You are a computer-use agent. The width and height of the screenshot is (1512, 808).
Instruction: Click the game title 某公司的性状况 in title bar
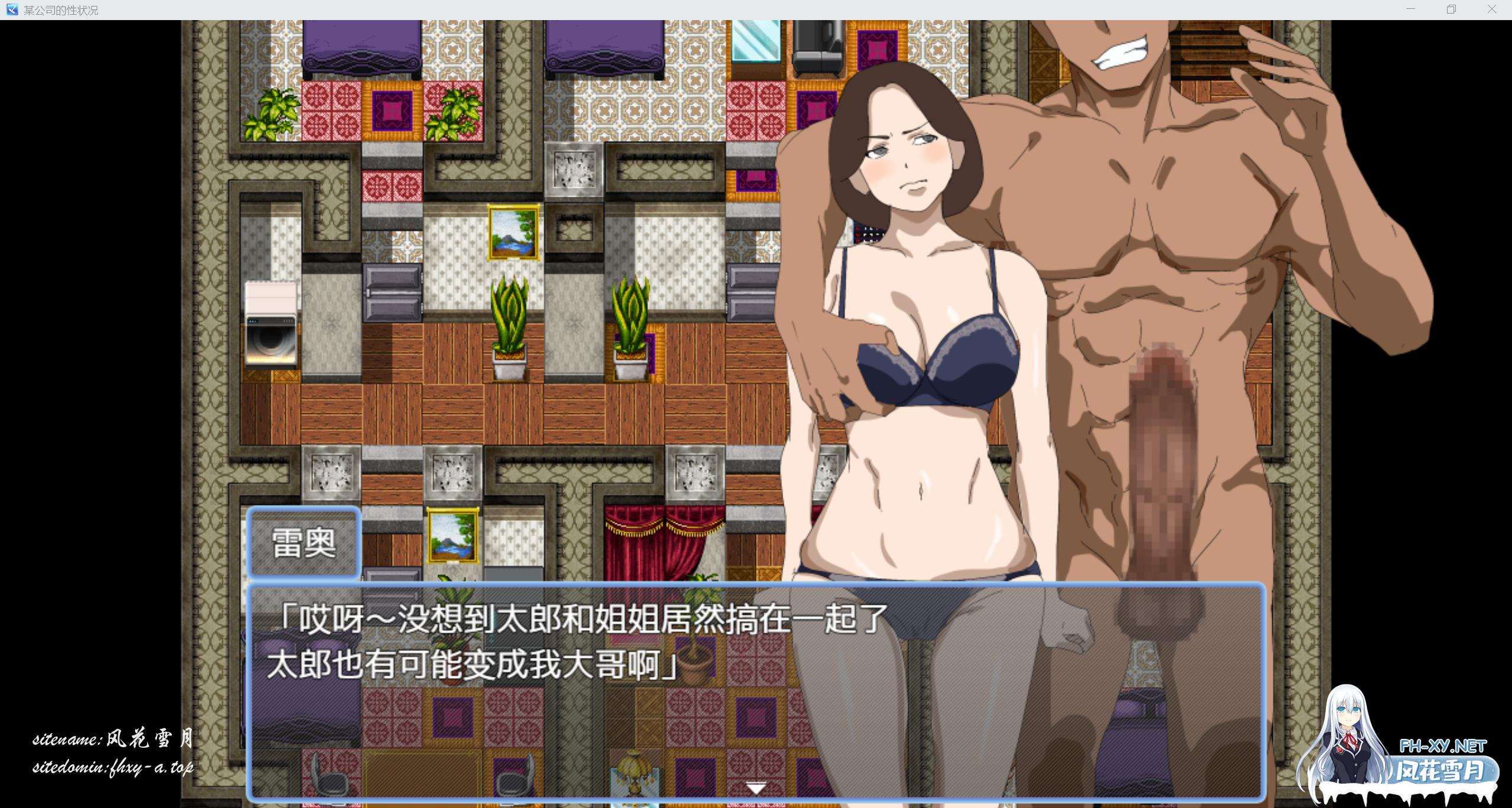(x=62, y=9)
